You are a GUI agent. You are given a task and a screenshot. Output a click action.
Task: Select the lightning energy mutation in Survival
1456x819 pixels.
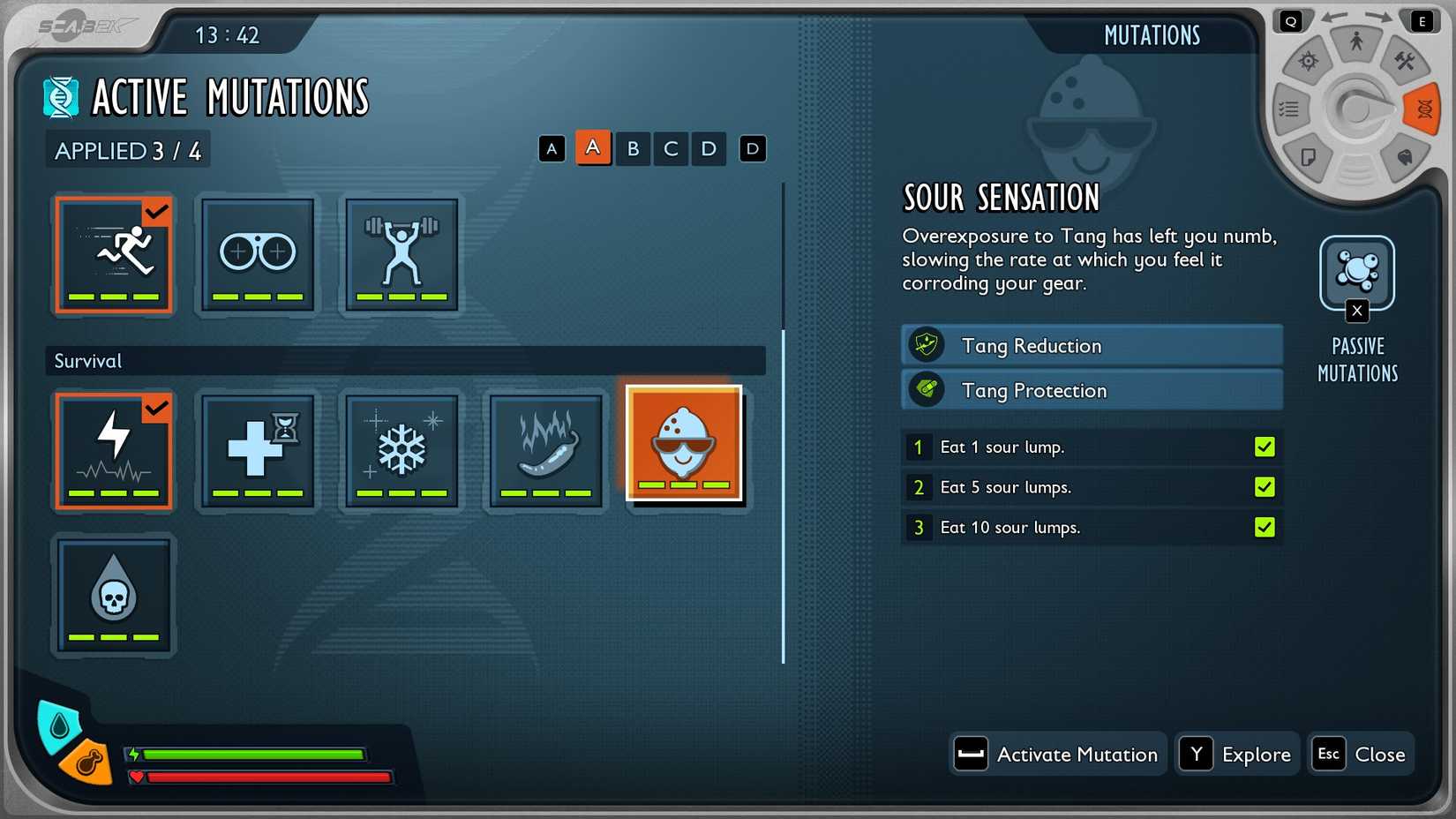coord(113,451)
